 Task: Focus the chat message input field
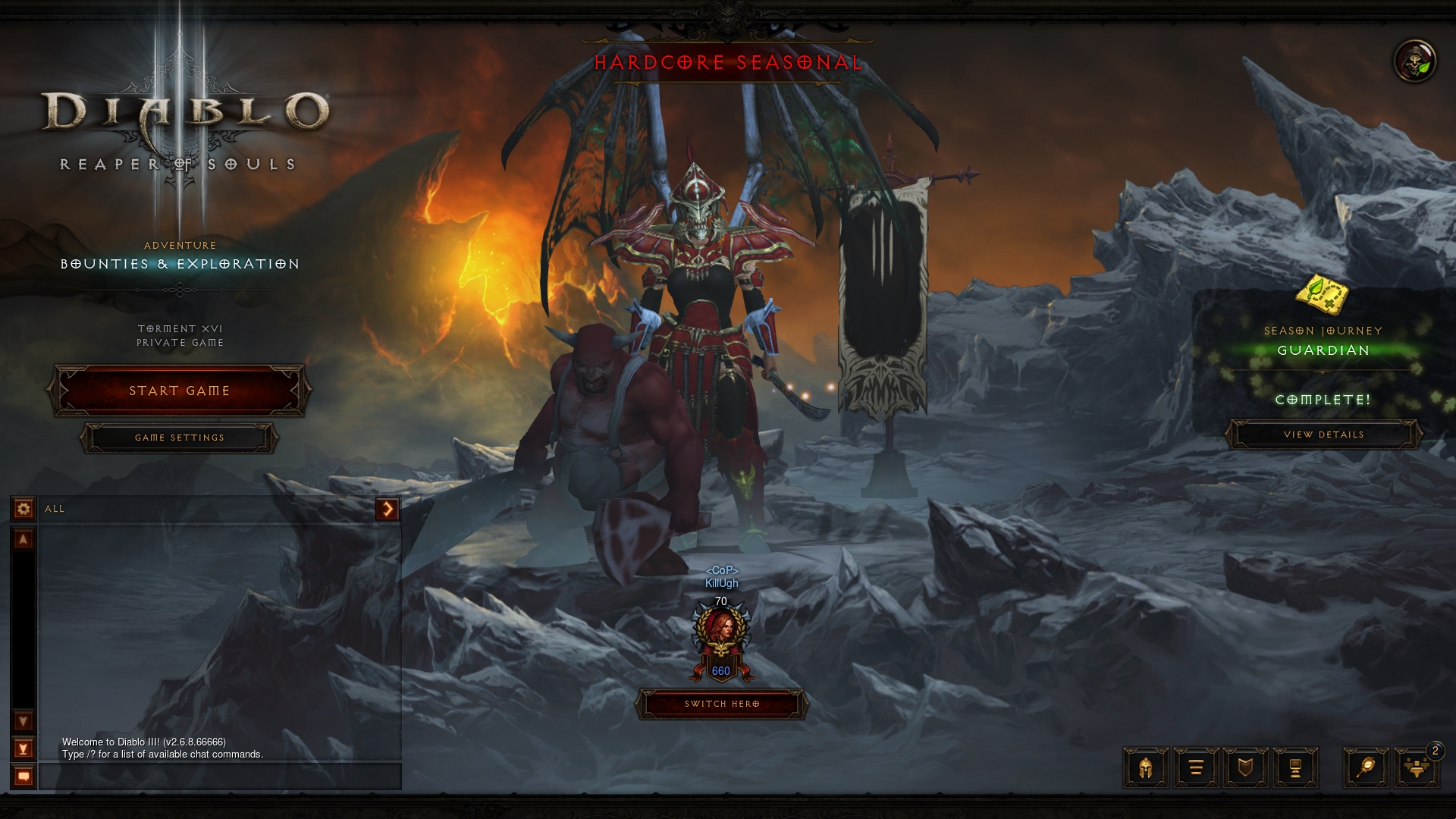[x=220, y=777]
